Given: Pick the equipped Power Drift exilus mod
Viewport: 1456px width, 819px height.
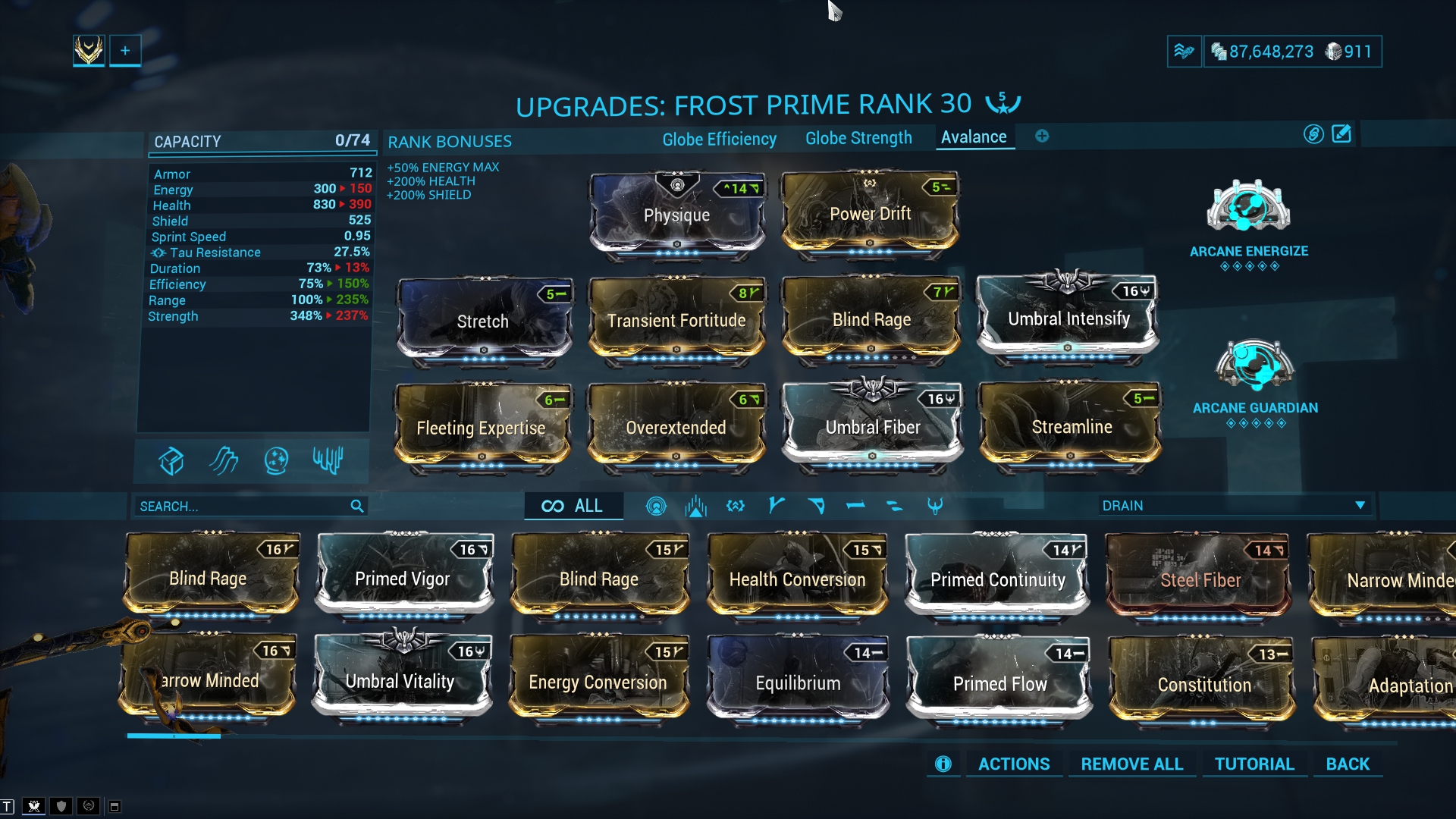Looking at the screenshot, I should (x=870, y=214).
